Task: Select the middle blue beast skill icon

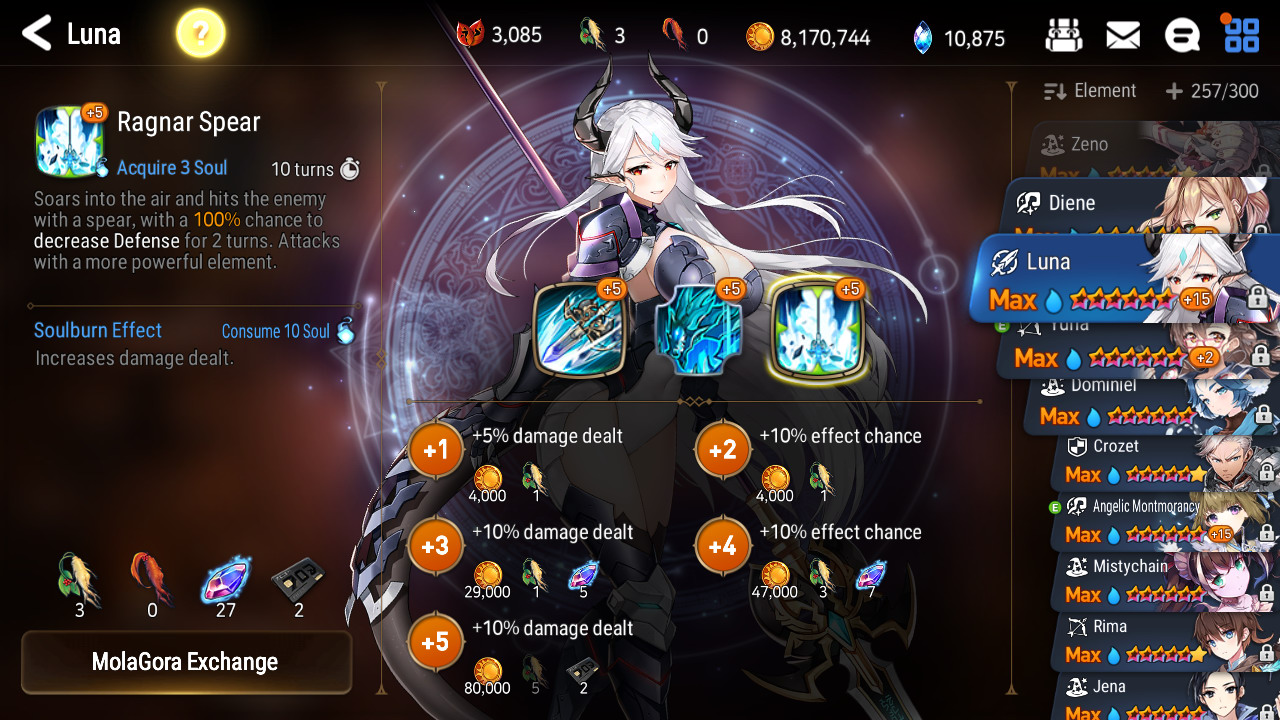Action: click(699, 329)
